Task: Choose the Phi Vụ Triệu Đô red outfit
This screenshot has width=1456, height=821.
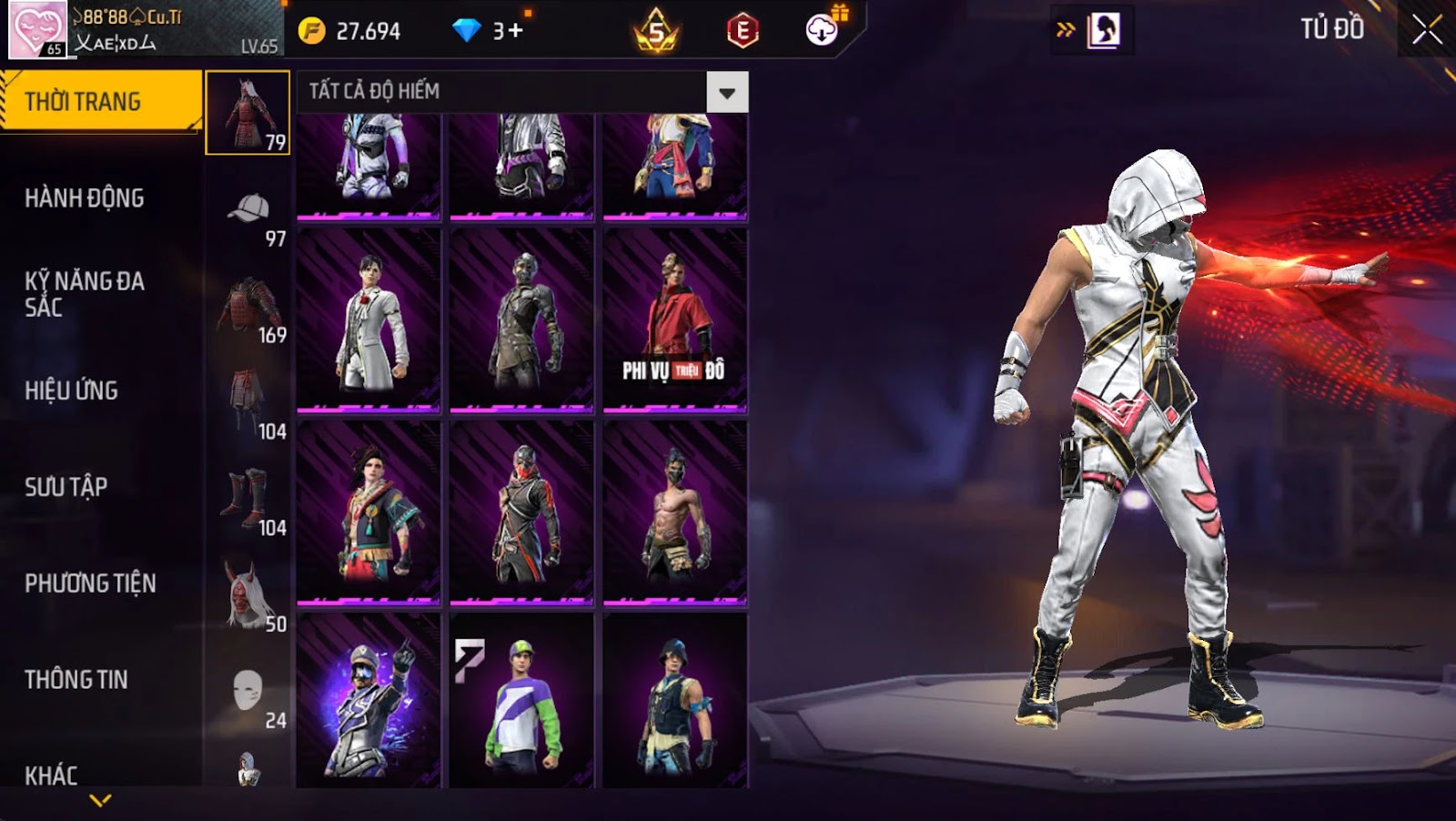Action: 674,319
